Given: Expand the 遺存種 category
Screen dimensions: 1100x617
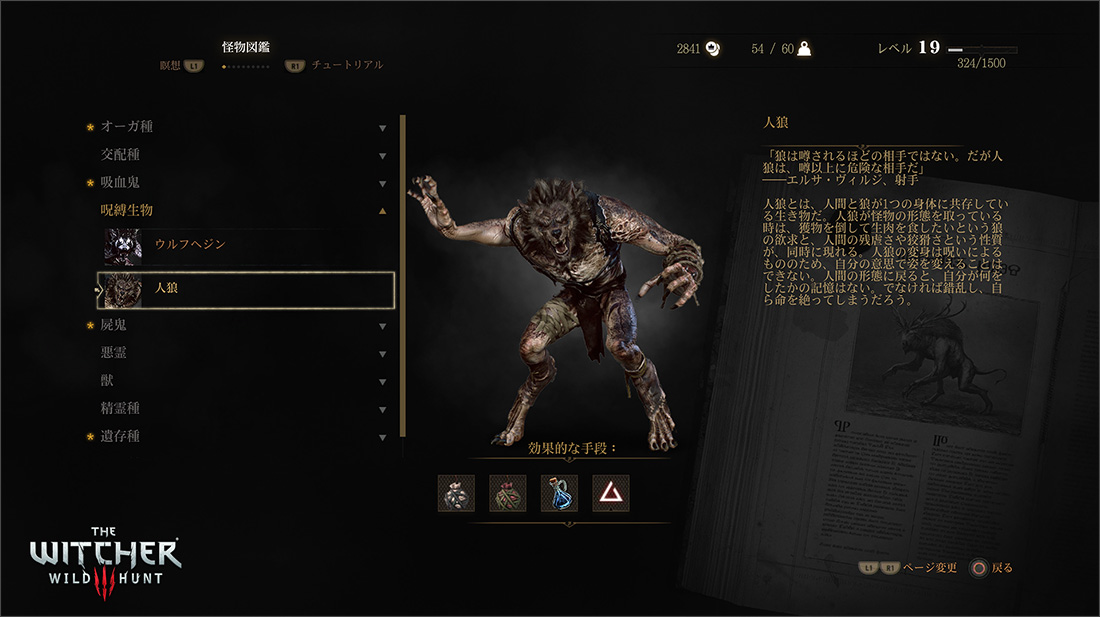Looking at the screenshot, I should pos(120,437).
